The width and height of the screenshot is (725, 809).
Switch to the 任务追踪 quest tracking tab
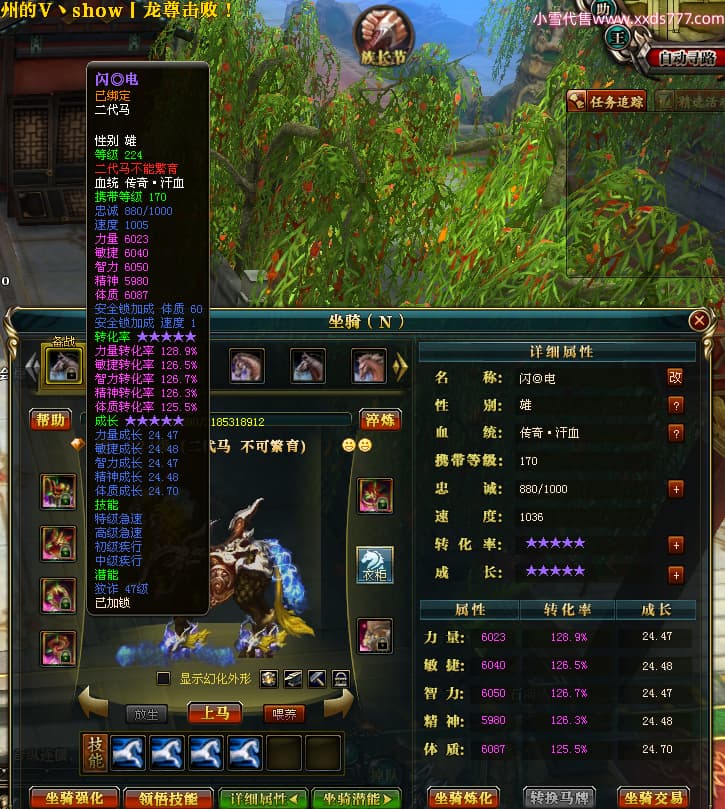pyautogui.click(x=606, y=101)
